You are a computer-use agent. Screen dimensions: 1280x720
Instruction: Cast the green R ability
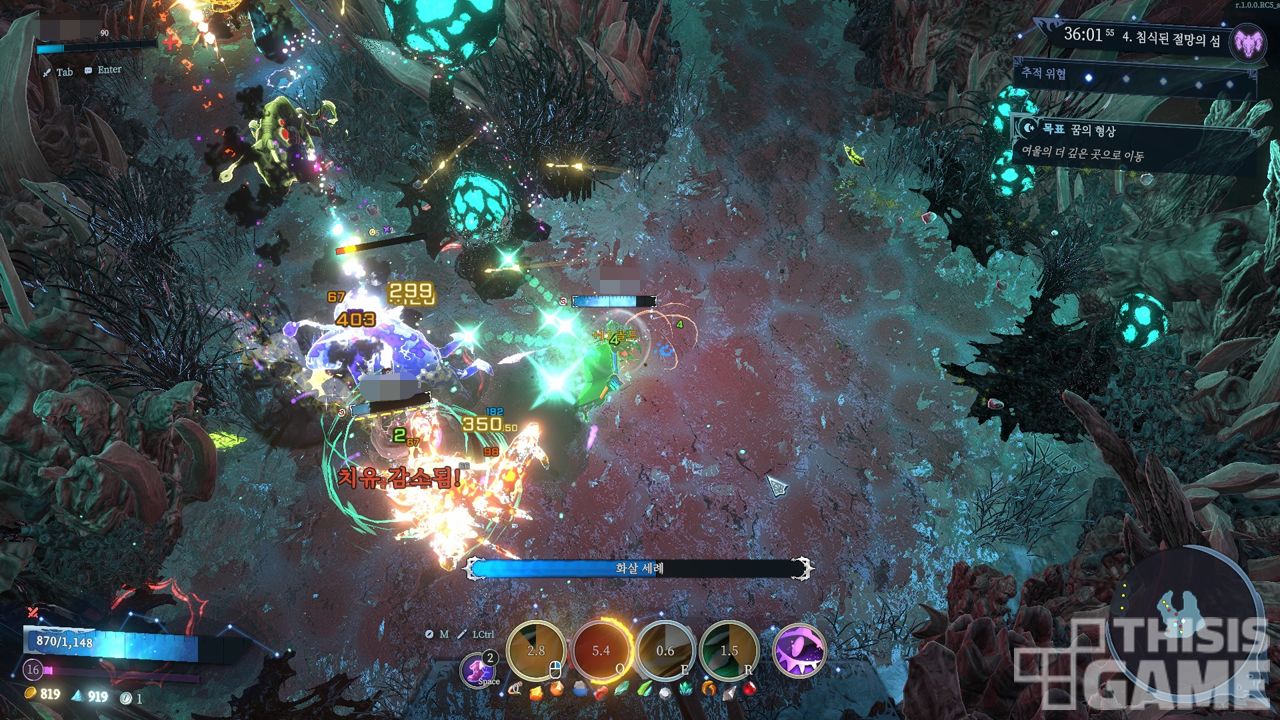click(729, 651)
